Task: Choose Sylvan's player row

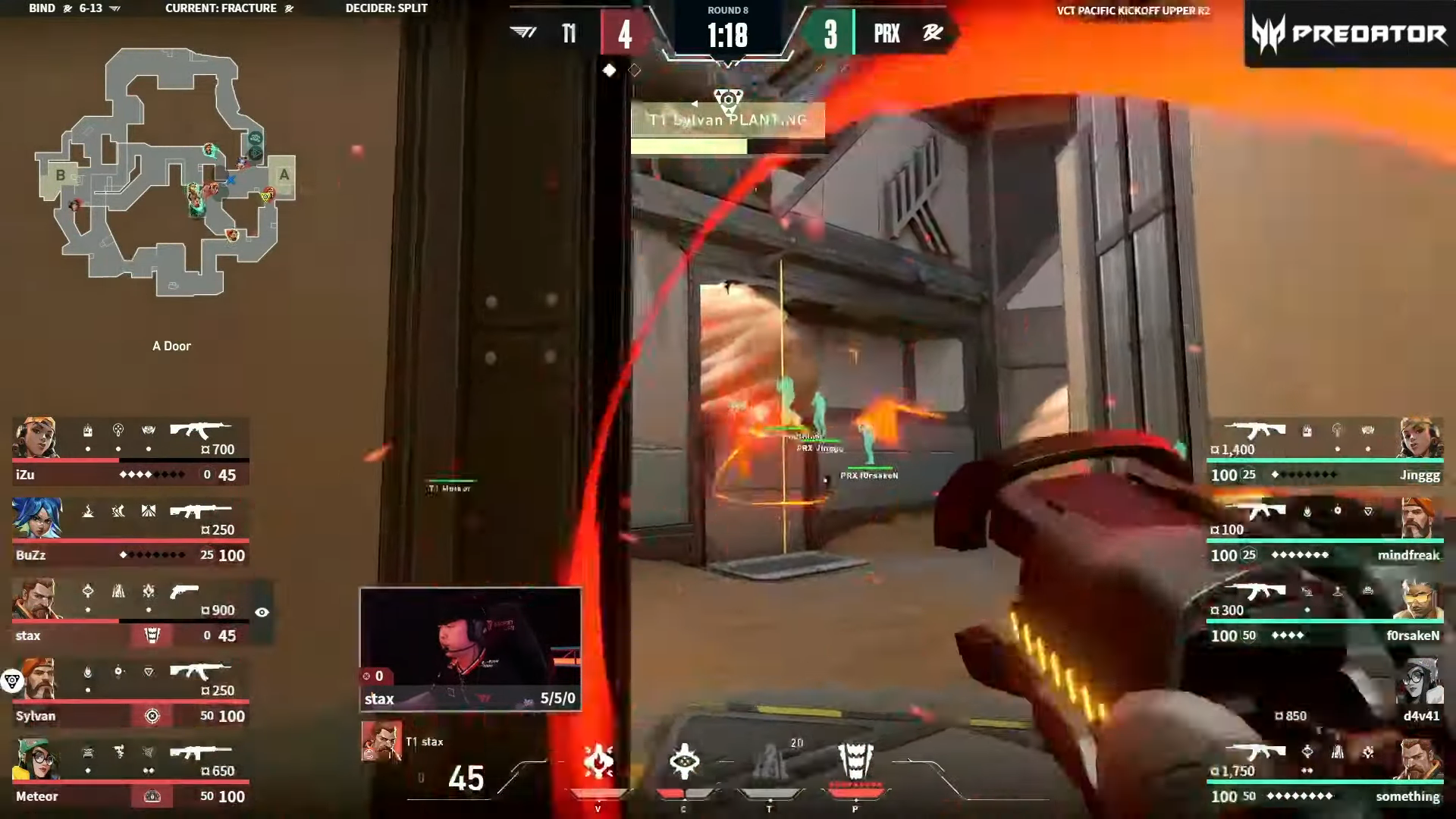Action: pos(130,692)
